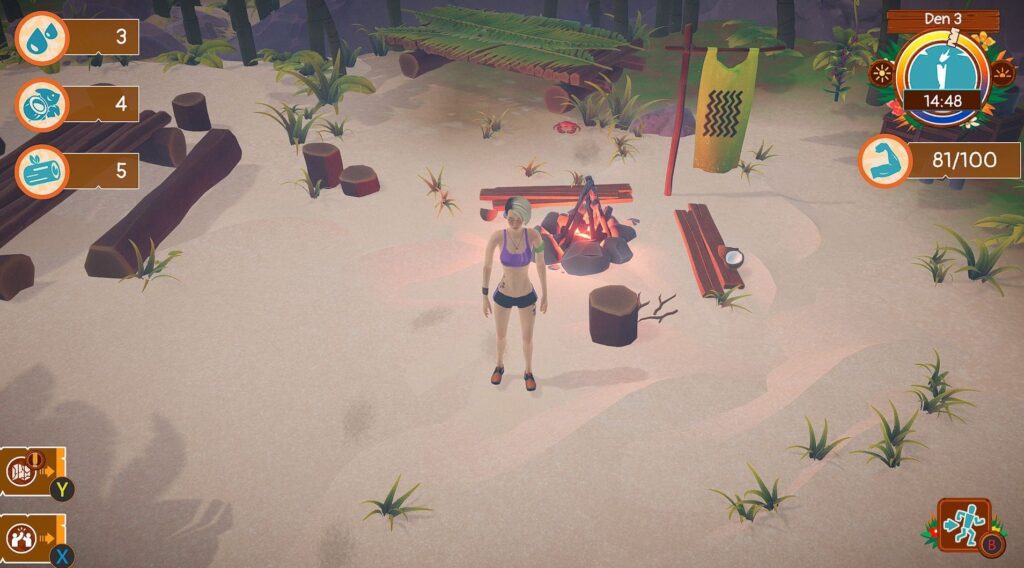The height and width of the screenshot is (568, 1024).
Task: Click the torch day clock dial
Action: click(942, 74)
